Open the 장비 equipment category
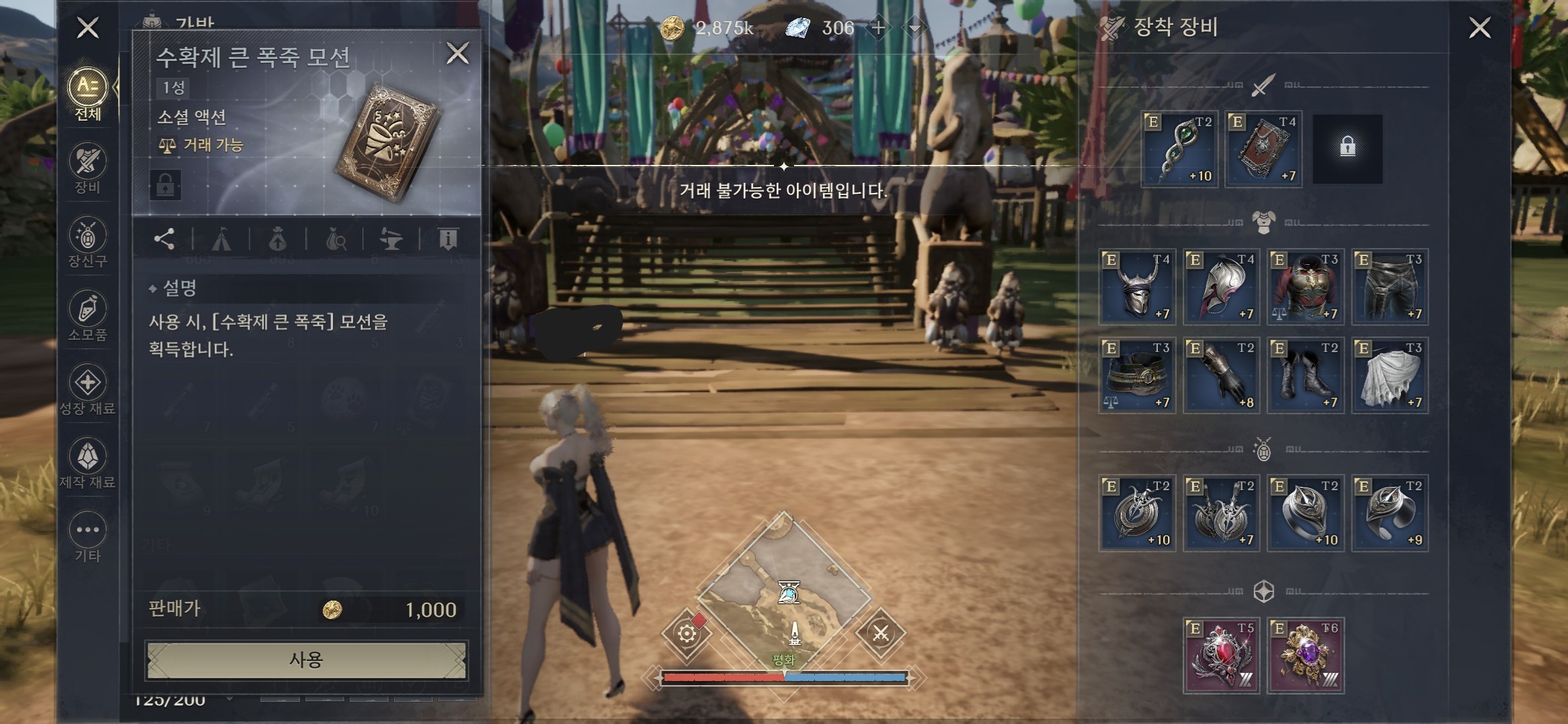The width and height of the screenshot is (1568, 724). click(88, 168)
